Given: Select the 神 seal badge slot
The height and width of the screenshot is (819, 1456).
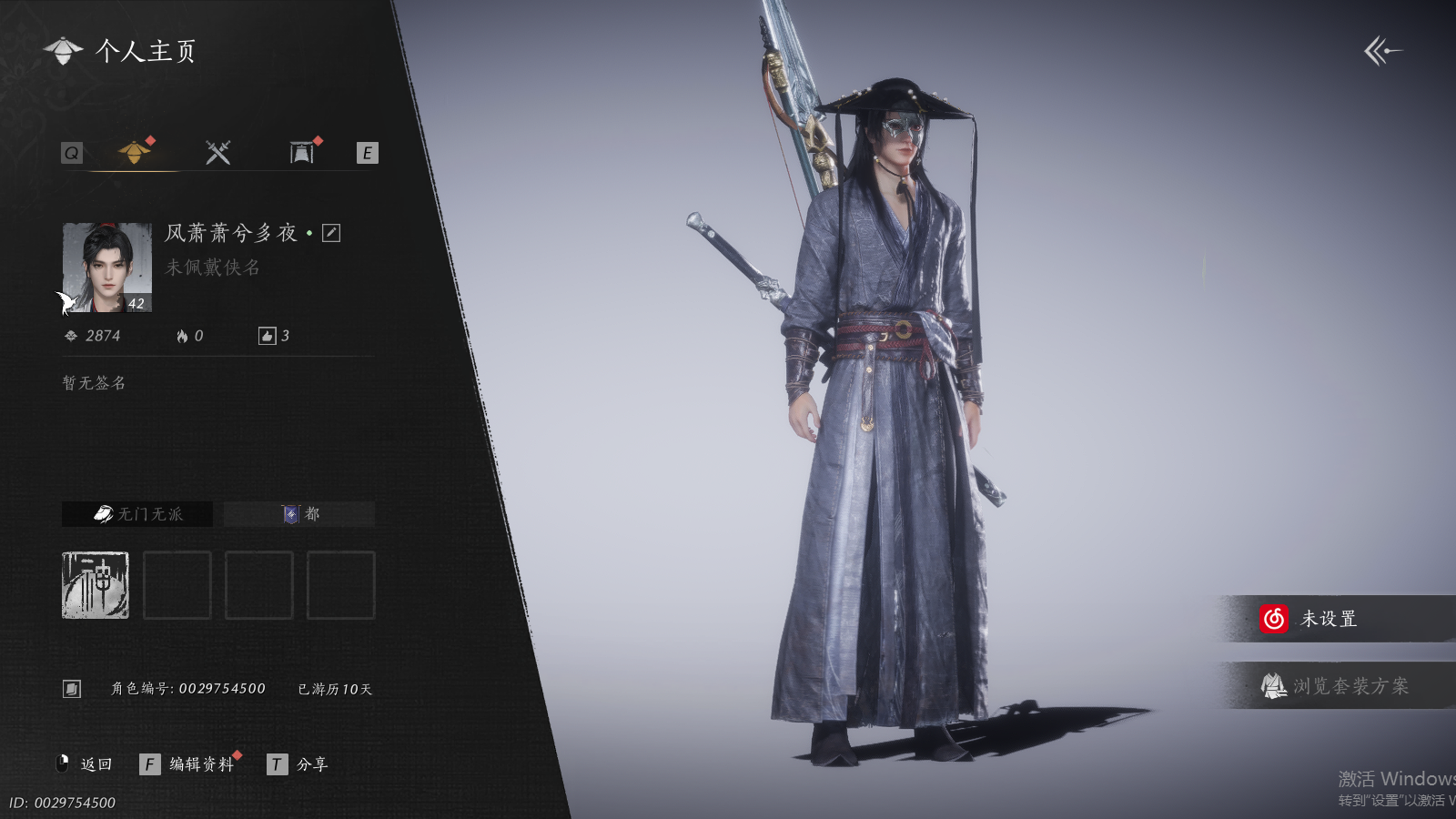Looking at the screenshot, I should 96,585.
